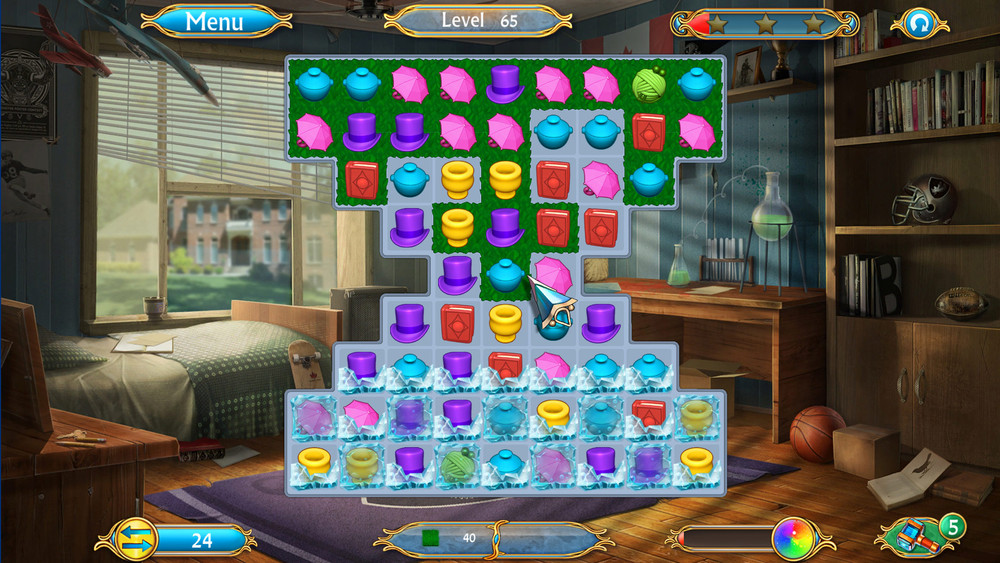Open the Menu button
The image size is (1000, 563).
tap(215, 20)
